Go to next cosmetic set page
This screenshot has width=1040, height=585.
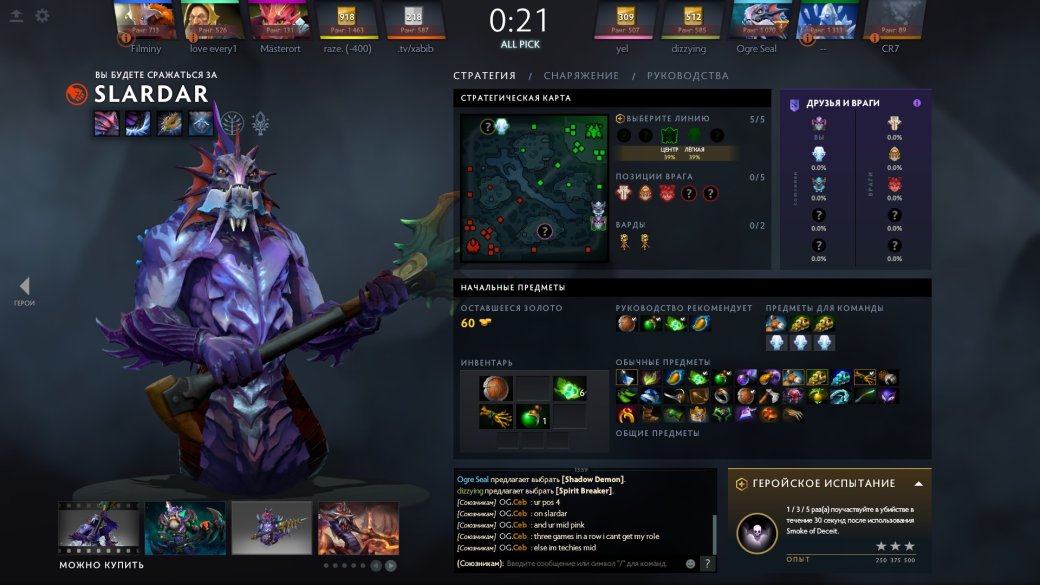(390, 566)
